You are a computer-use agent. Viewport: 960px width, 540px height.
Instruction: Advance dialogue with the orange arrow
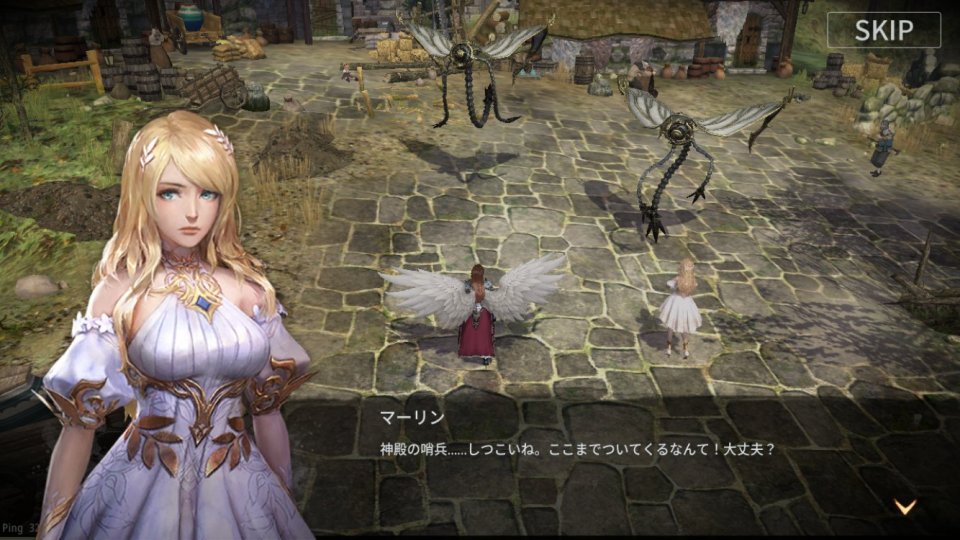click(905, 507)
